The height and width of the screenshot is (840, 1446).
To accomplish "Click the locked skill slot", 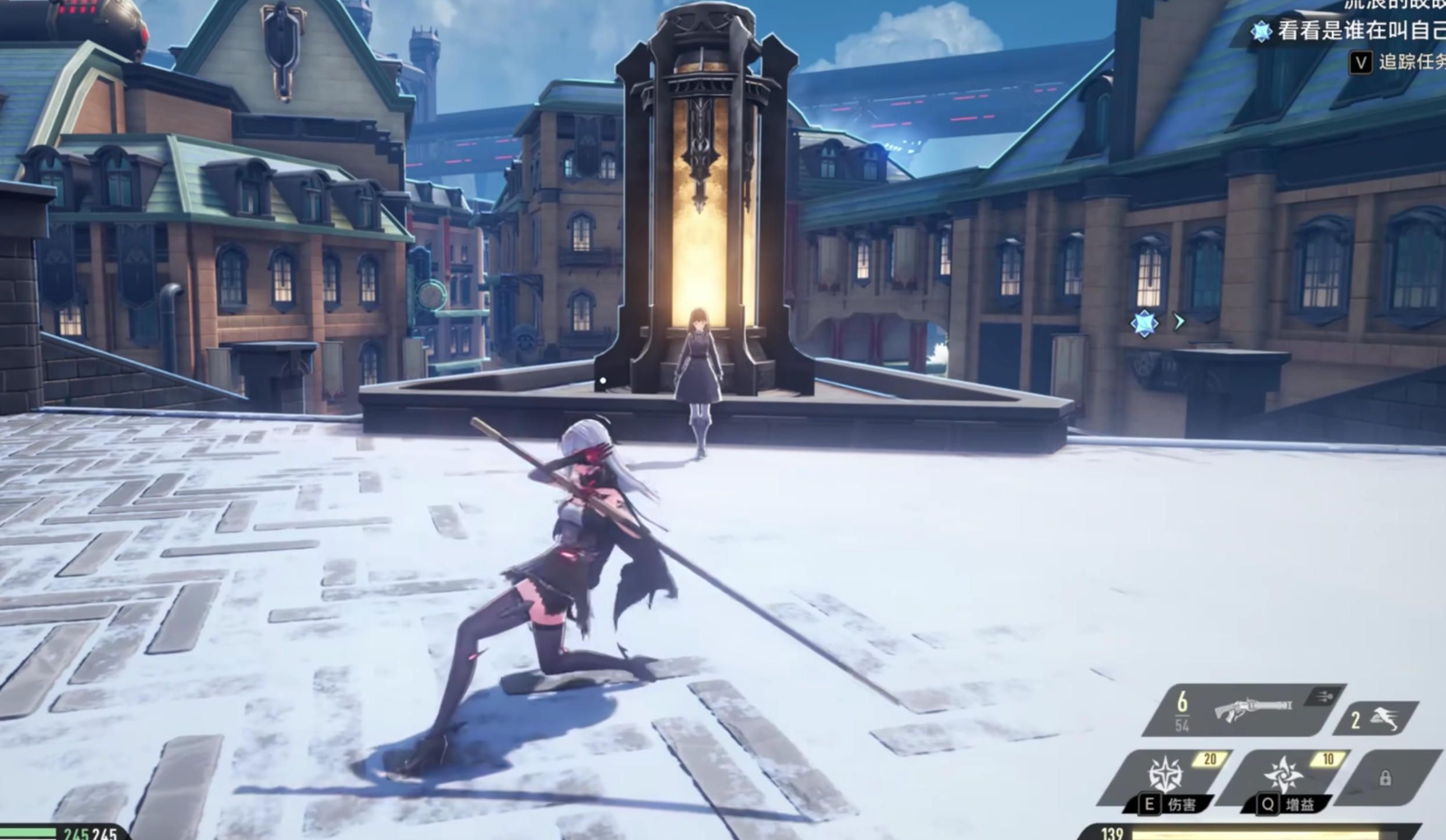I will 1386,778.
